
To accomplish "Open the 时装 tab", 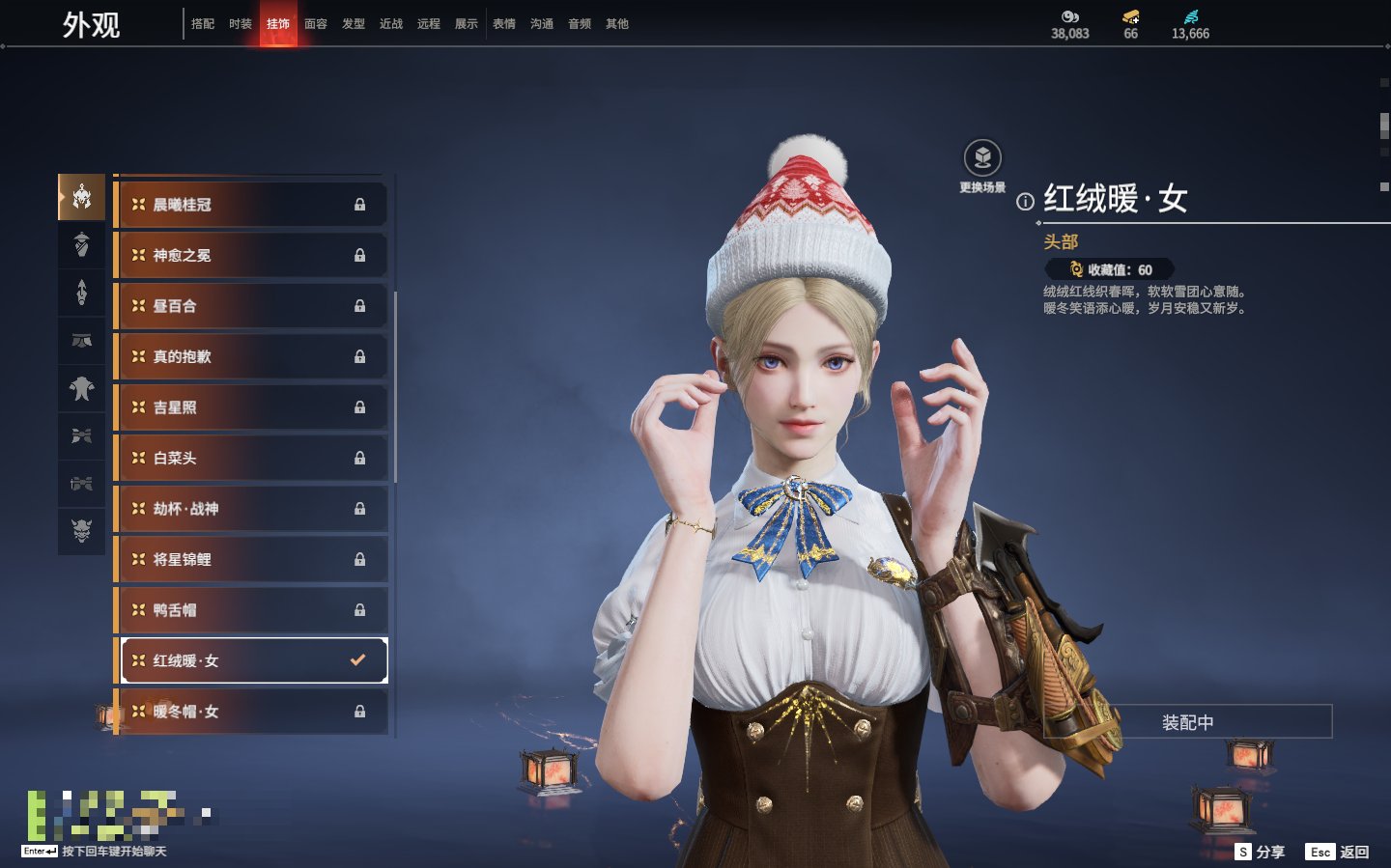I will click(241, 24).
